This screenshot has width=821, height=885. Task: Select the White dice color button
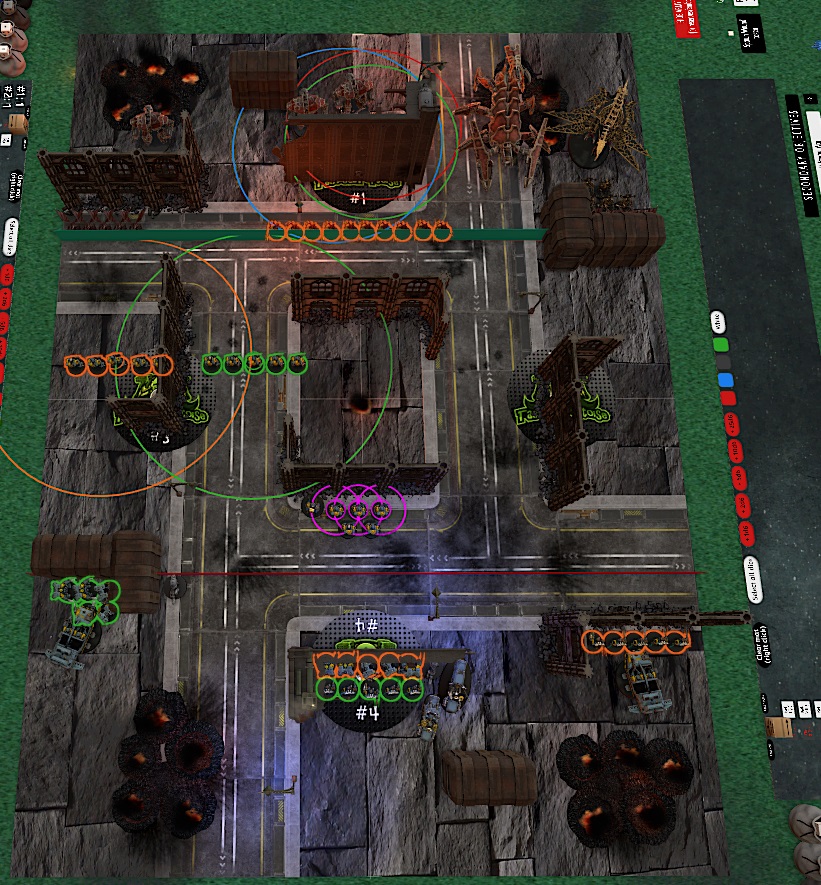(x=718, y=322)
